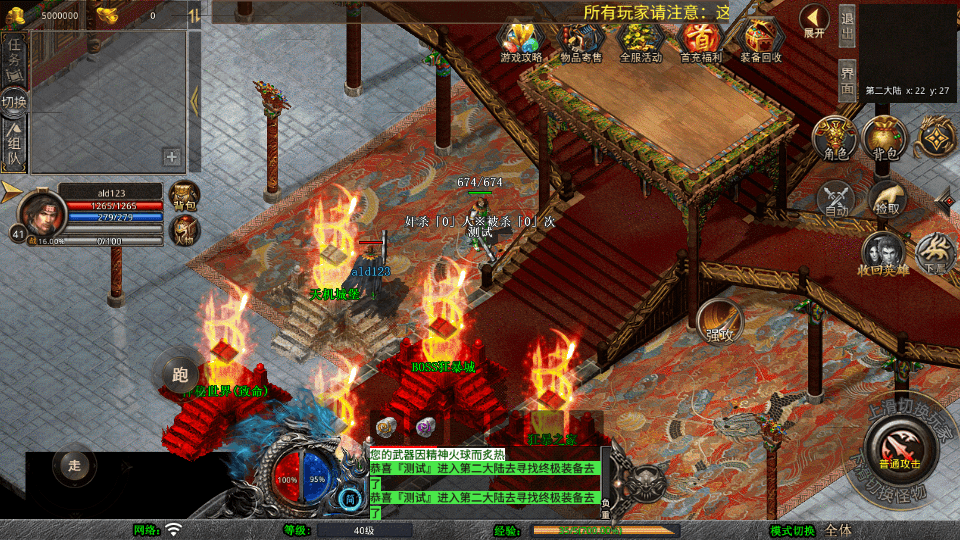Select the 界面 interface tab
This screenshot has width=960, height=540.
click(847, 81)
